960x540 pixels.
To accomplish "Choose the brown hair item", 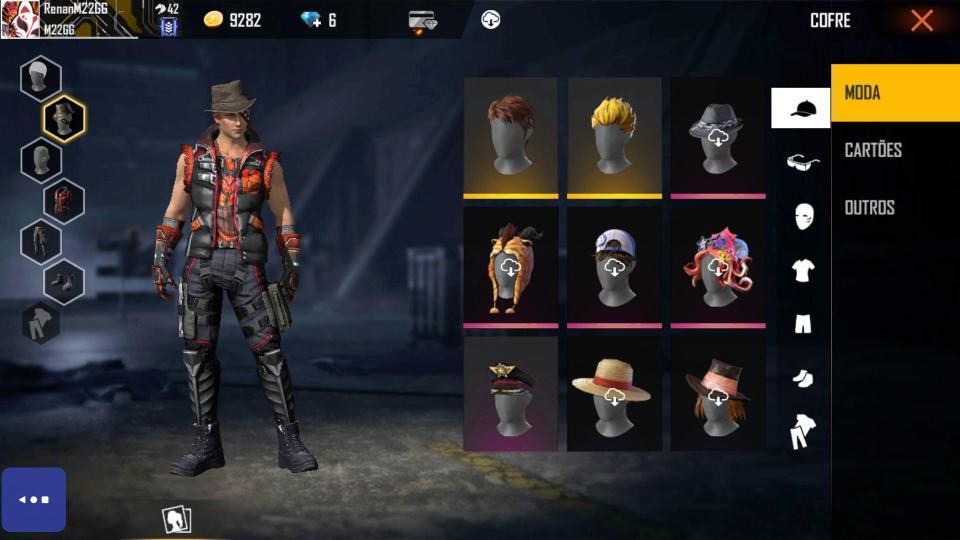I will (510, 136).
